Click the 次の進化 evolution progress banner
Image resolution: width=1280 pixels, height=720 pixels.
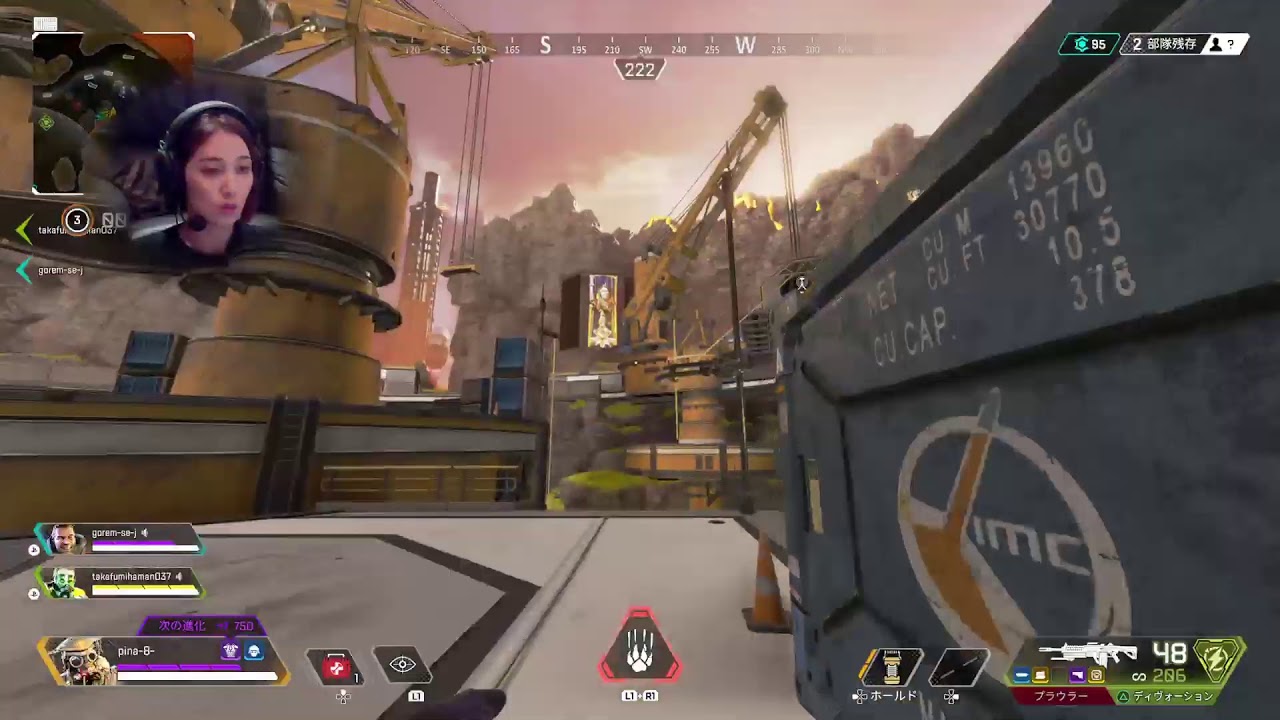pos(200,626)
